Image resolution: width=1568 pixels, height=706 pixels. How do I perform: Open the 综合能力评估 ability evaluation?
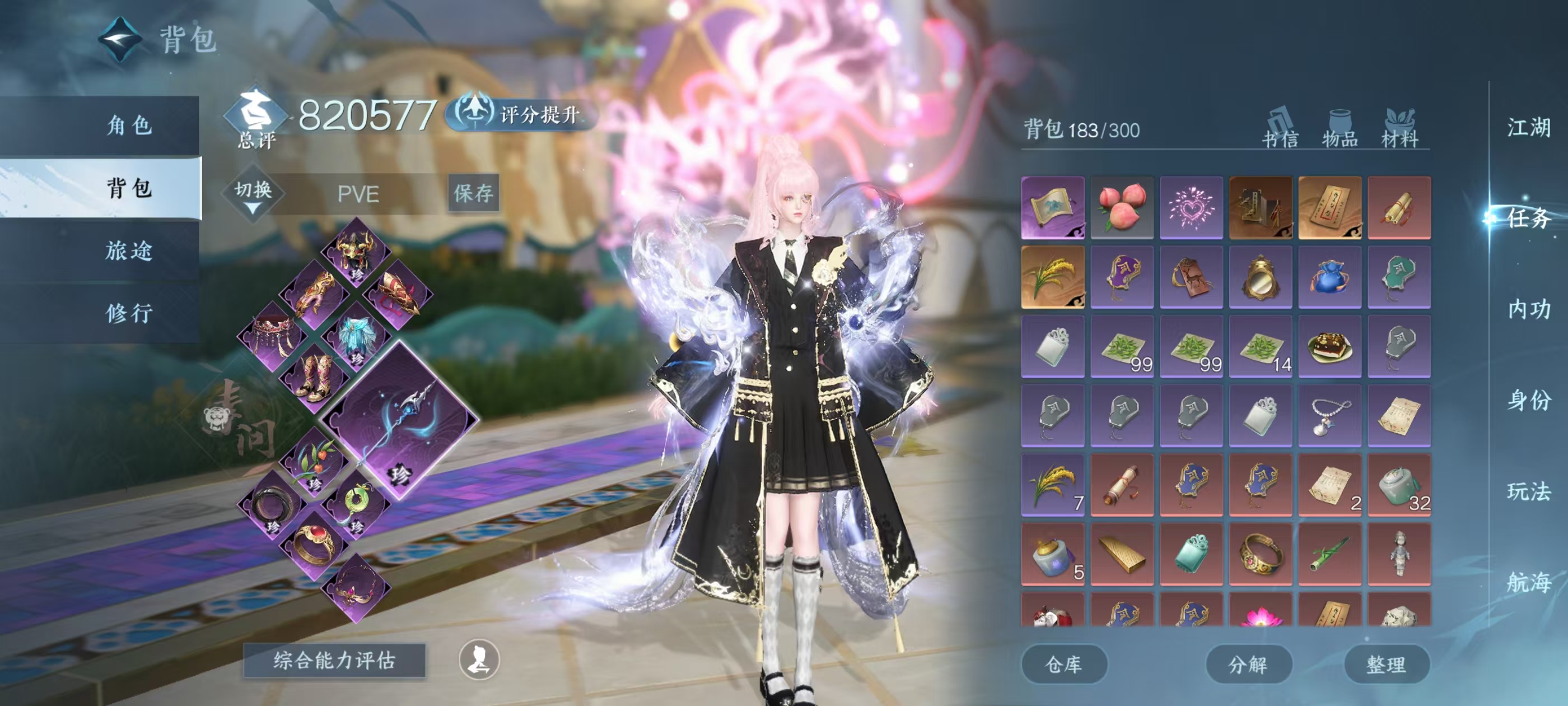coord(334,660)
